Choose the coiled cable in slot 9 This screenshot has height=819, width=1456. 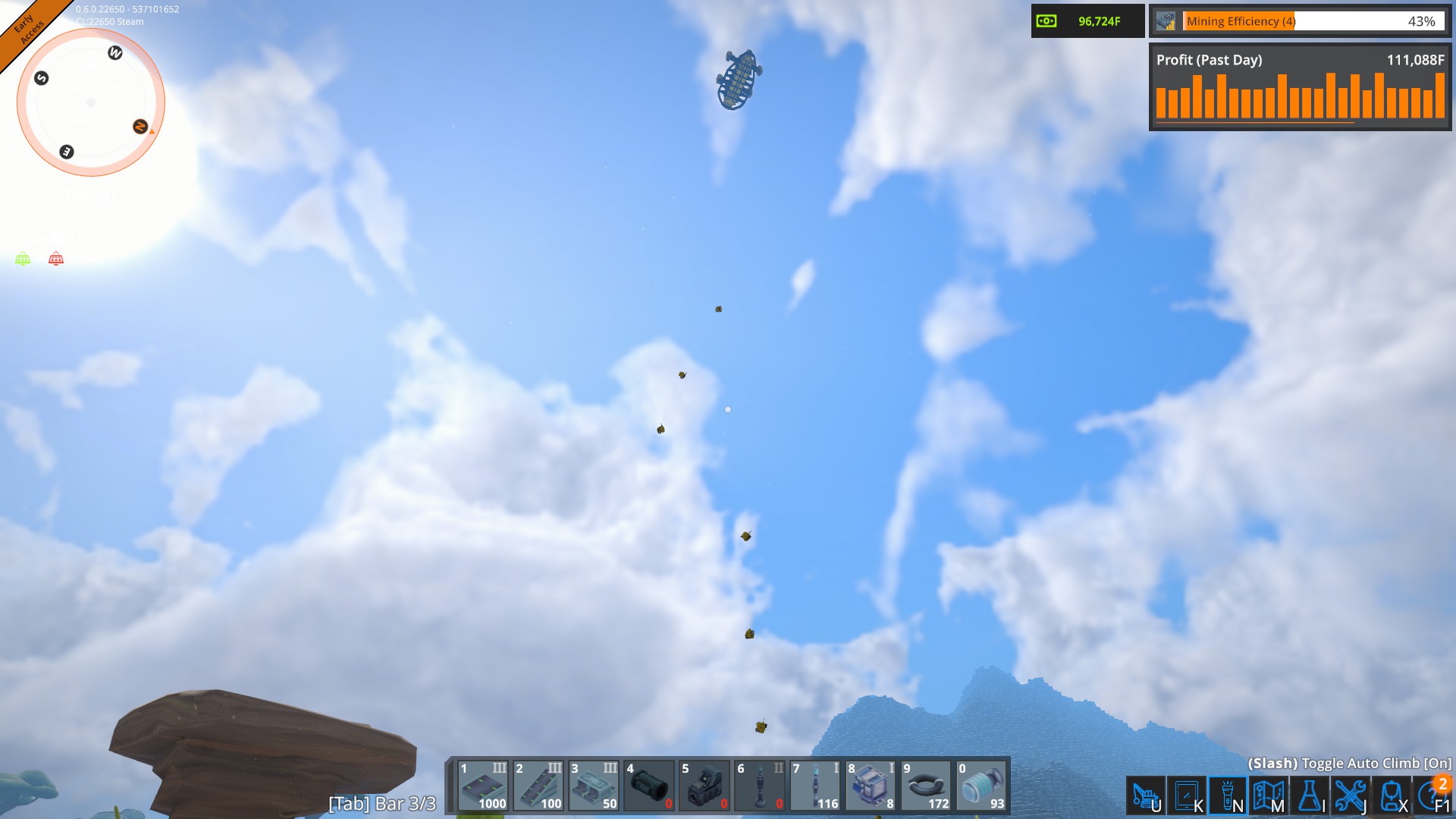927,786
